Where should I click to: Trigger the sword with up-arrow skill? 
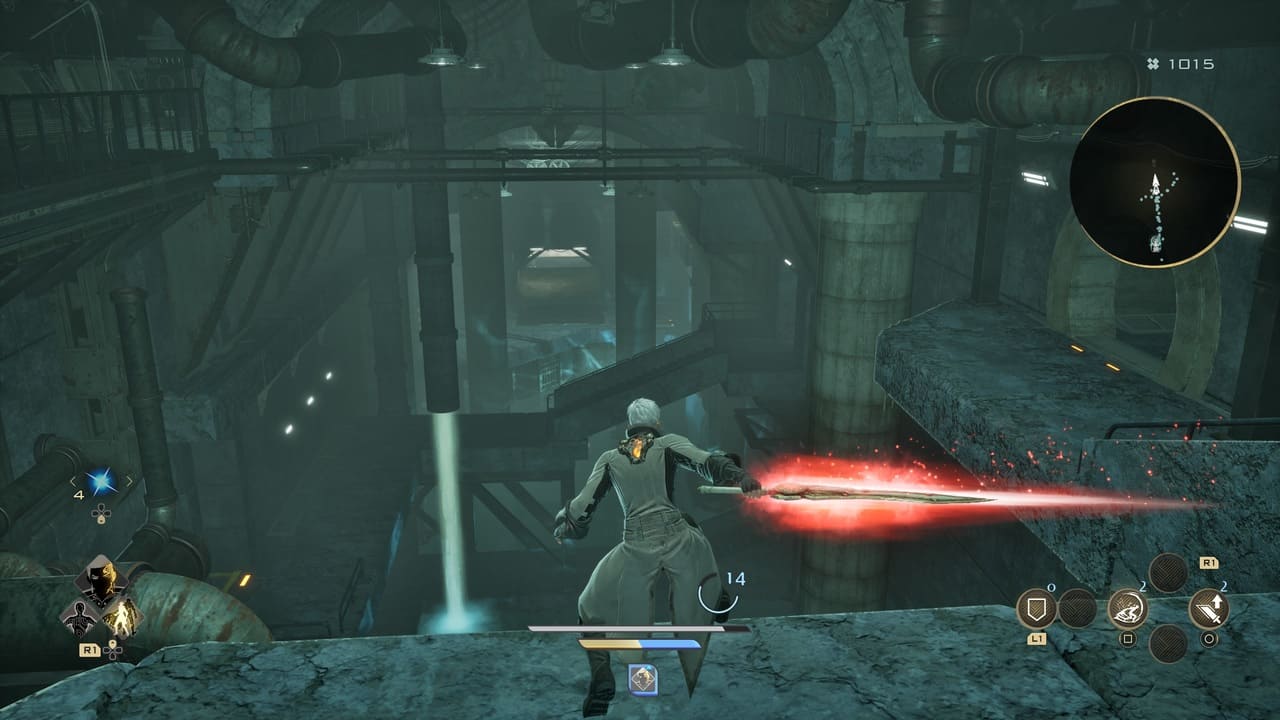[x=1208, y=608]
